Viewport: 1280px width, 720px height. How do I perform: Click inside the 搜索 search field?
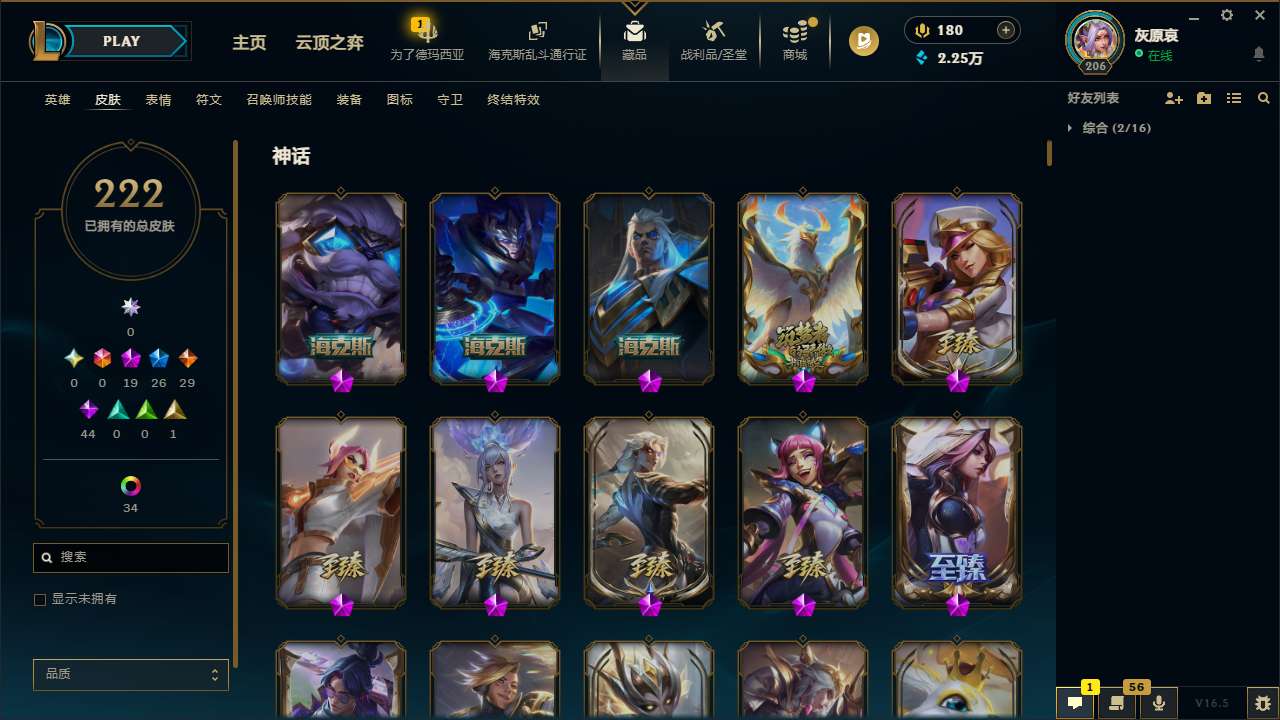tap(130, 557)
